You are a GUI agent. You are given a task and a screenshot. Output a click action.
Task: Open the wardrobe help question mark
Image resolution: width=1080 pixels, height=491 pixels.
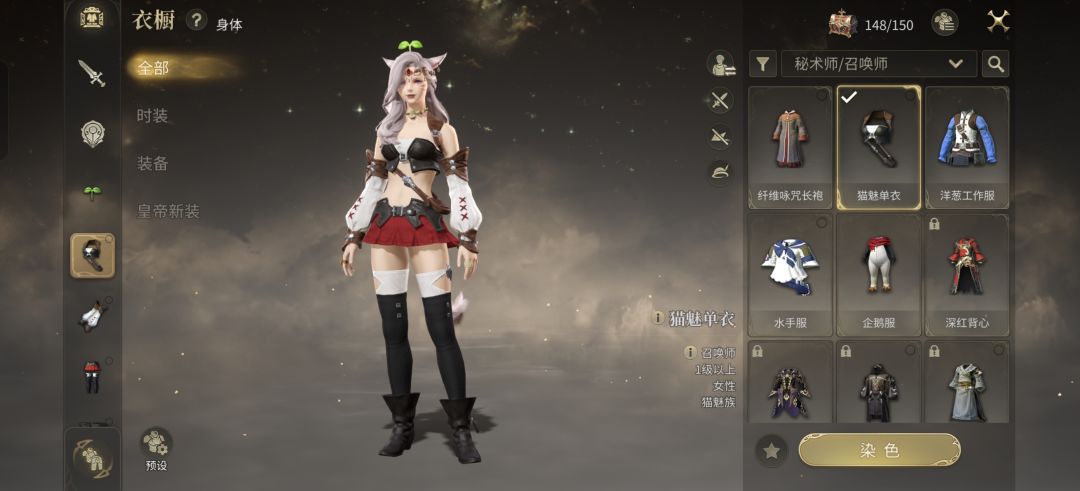pos(197,21)
